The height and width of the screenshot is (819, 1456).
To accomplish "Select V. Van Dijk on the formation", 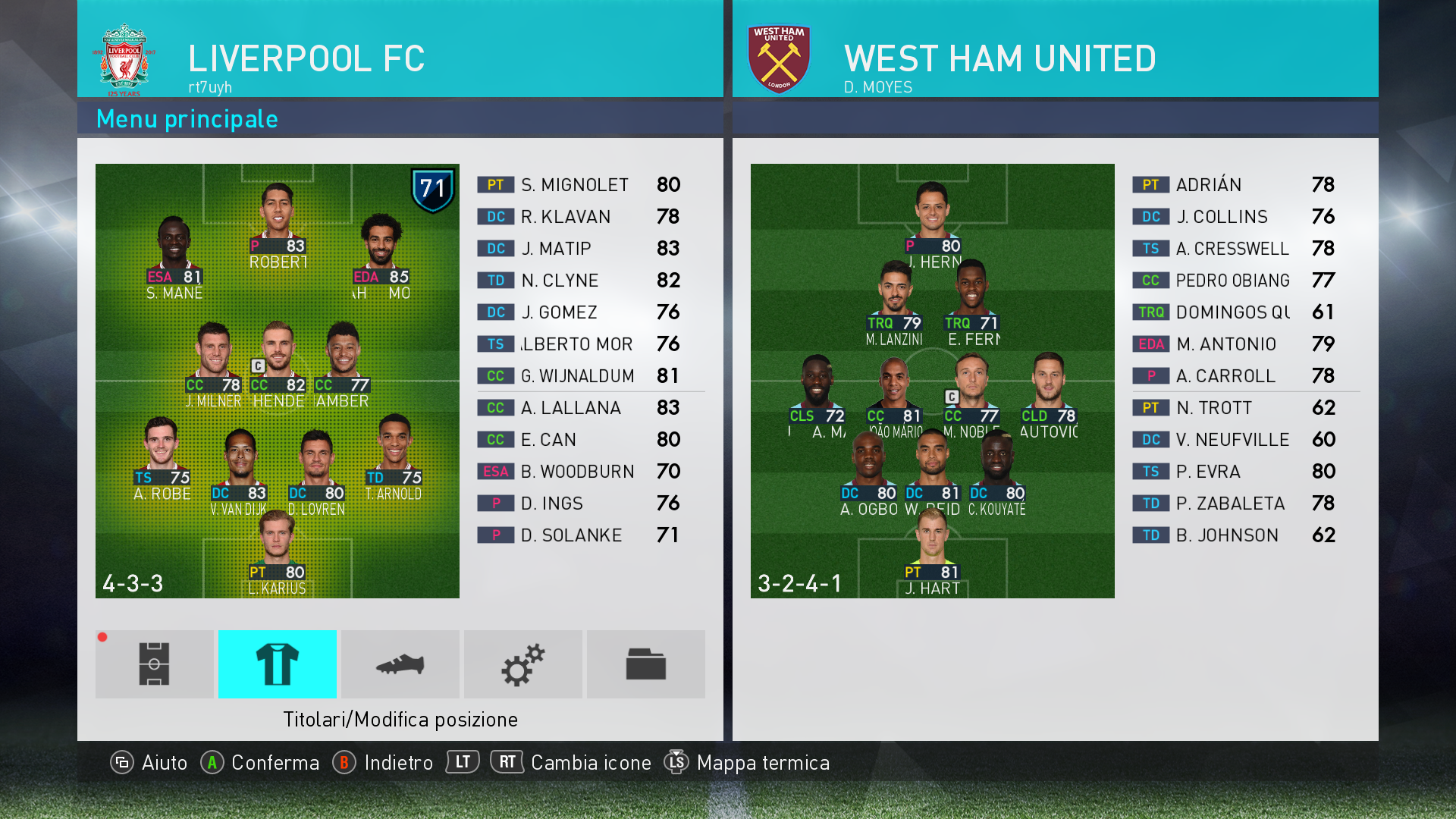I will click(240, 470).
